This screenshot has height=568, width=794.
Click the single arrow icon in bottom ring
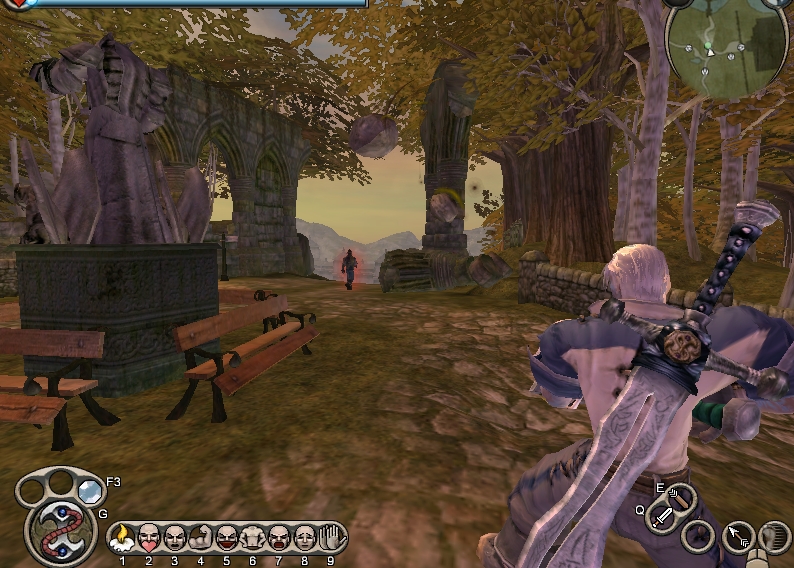738,538
